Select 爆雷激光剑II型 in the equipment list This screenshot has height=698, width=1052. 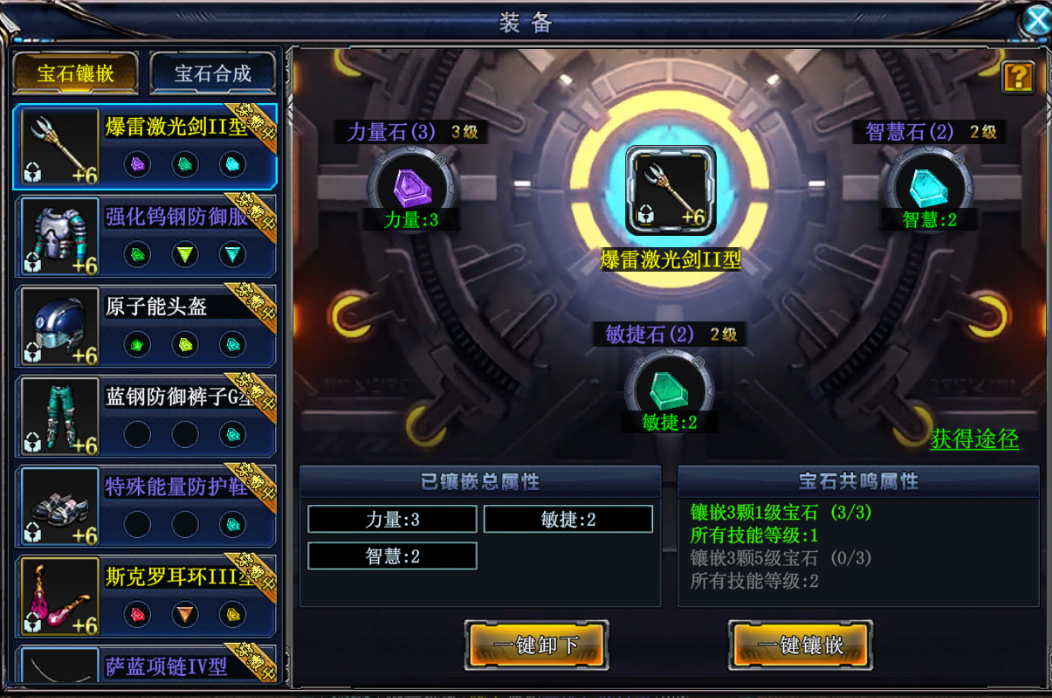pyautogui.click(x=144, y=146)
